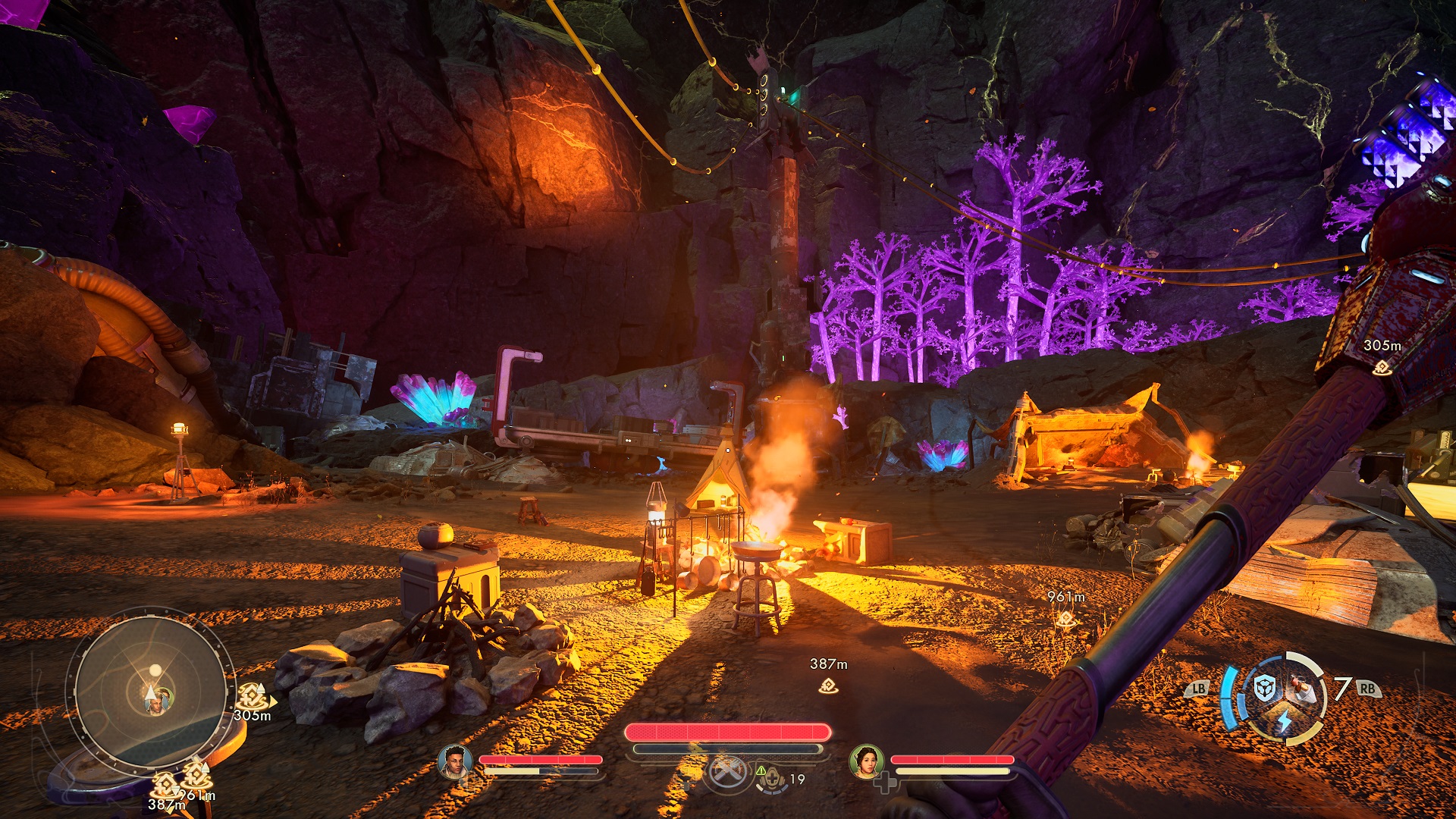Activate the lightning bolt ability
The width and height of the screenshot is (1456, 819).
point(1284,720)
